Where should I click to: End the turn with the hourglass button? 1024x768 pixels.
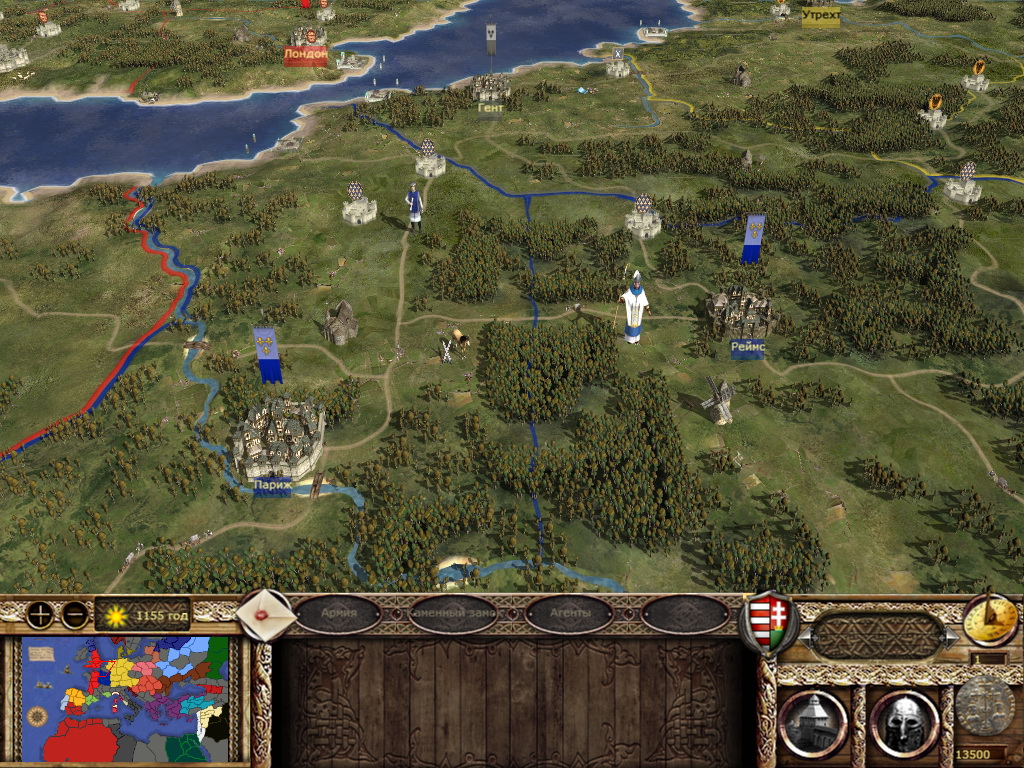coord(990,619)
